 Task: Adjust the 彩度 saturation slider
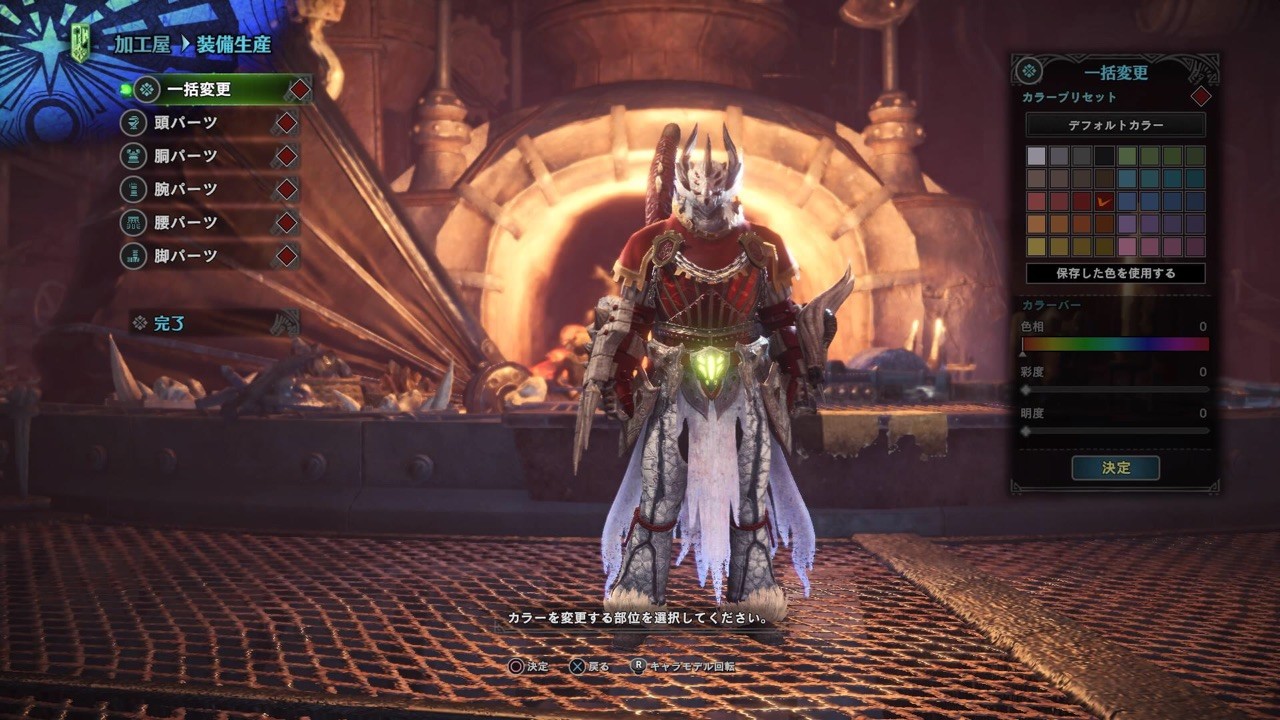click(1115, 389)
